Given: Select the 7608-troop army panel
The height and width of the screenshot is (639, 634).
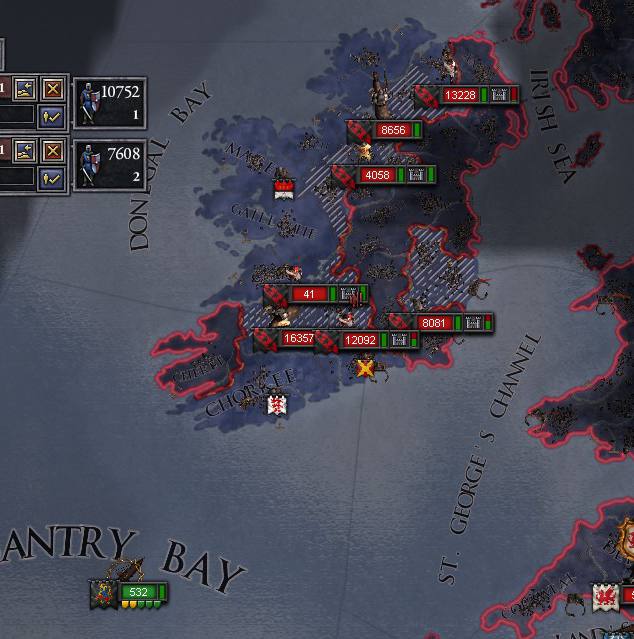Looking at the screenshot, I should point(110,164).
